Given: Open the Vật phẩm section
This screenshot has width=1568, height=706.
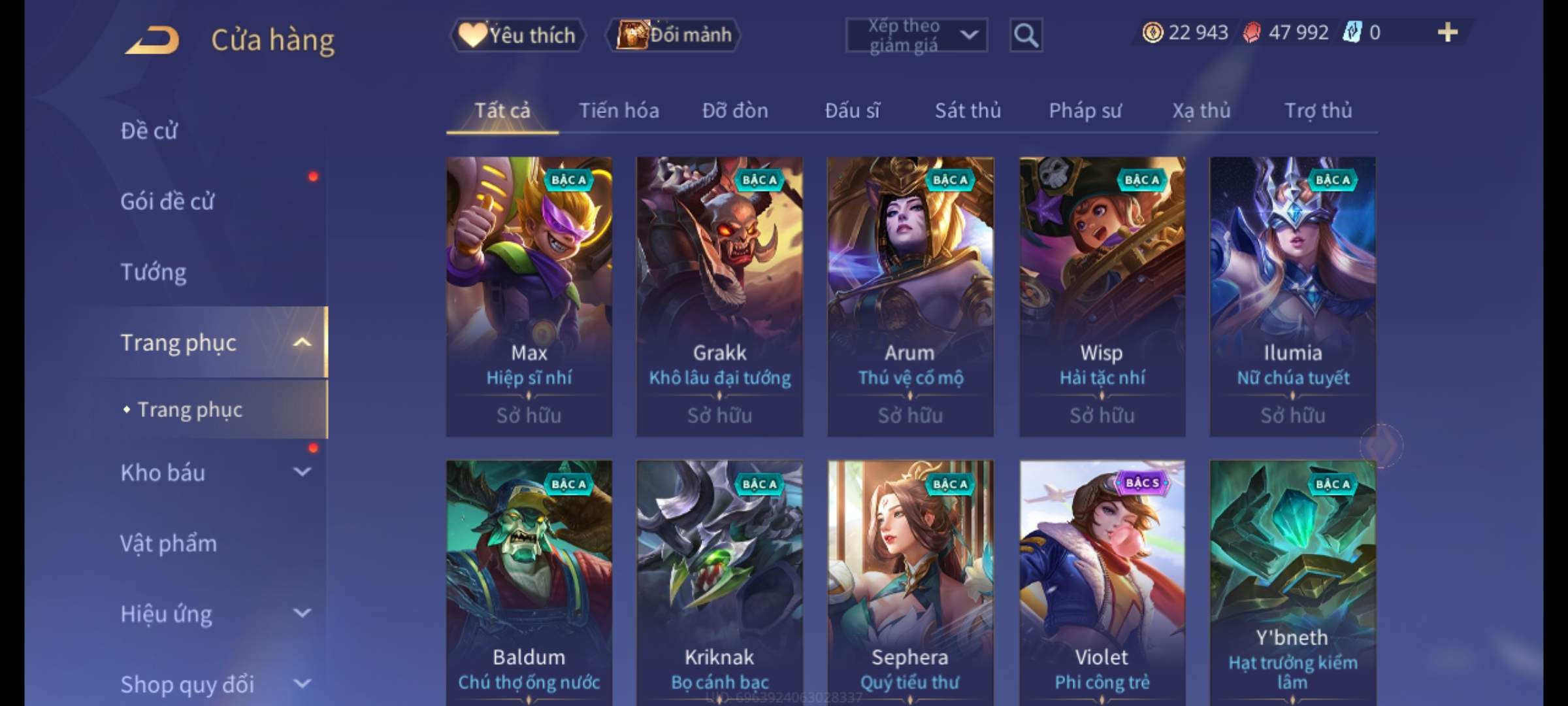Looking at the screenshot, I should [169, 543].
